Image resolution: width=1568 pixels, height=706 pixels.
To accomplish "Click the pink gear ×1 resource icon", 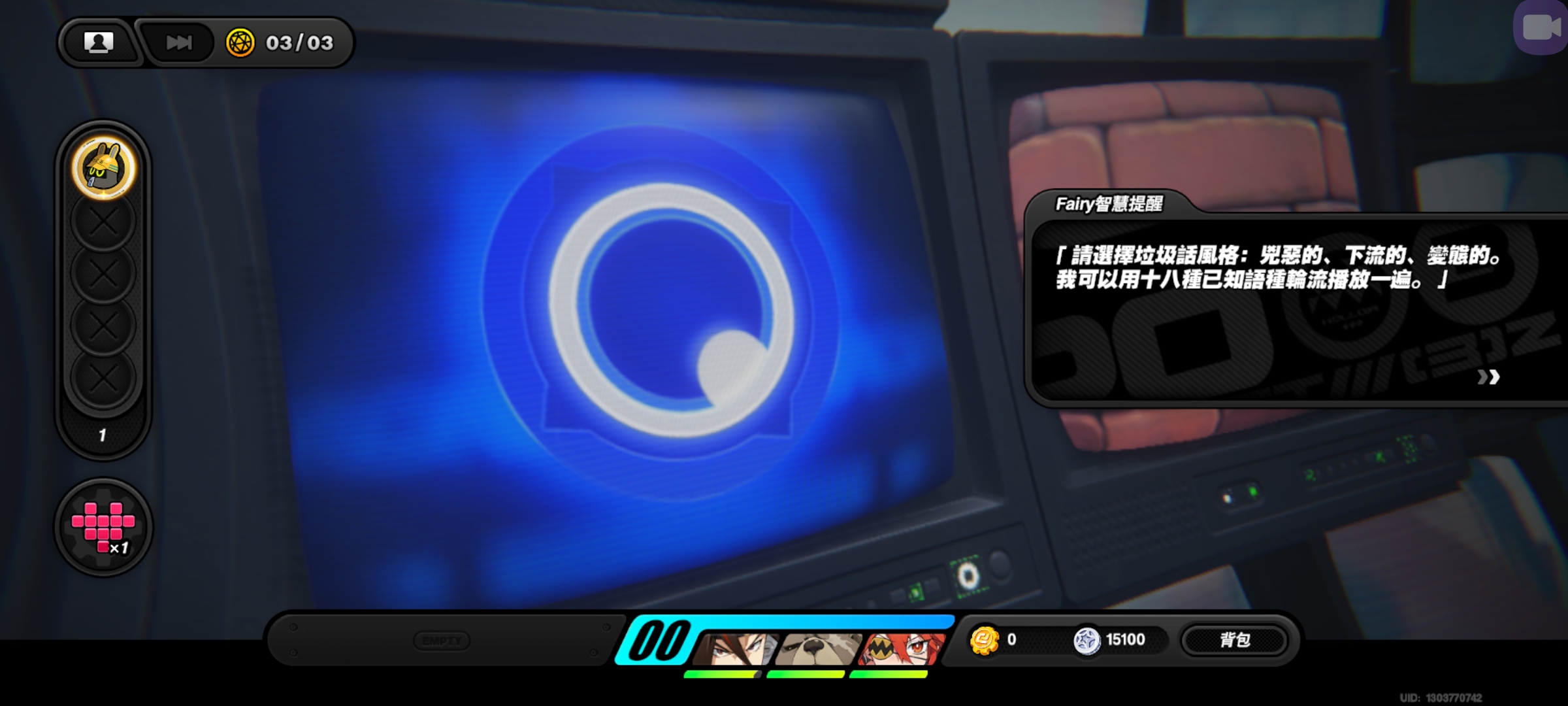I will coord(103,526).
